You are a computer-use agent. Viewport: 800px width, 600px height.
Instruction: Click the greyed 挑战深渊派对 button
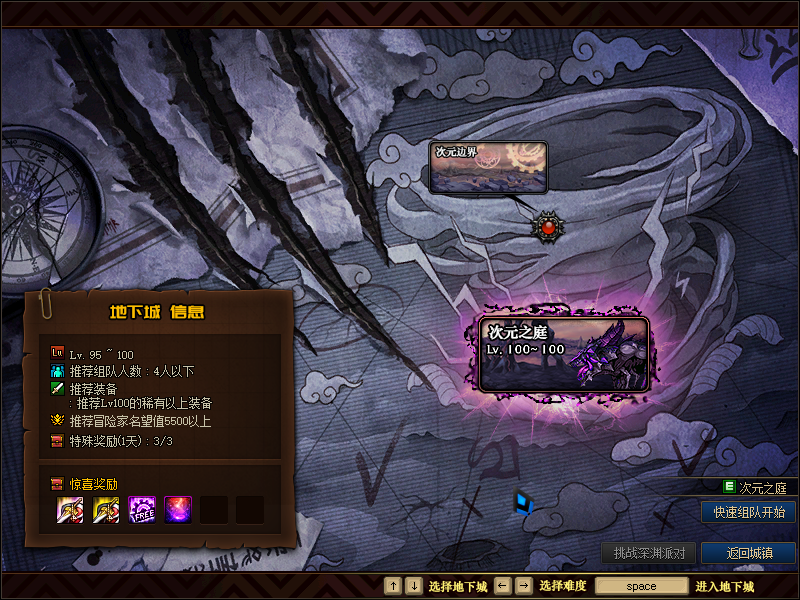(649, 553)
